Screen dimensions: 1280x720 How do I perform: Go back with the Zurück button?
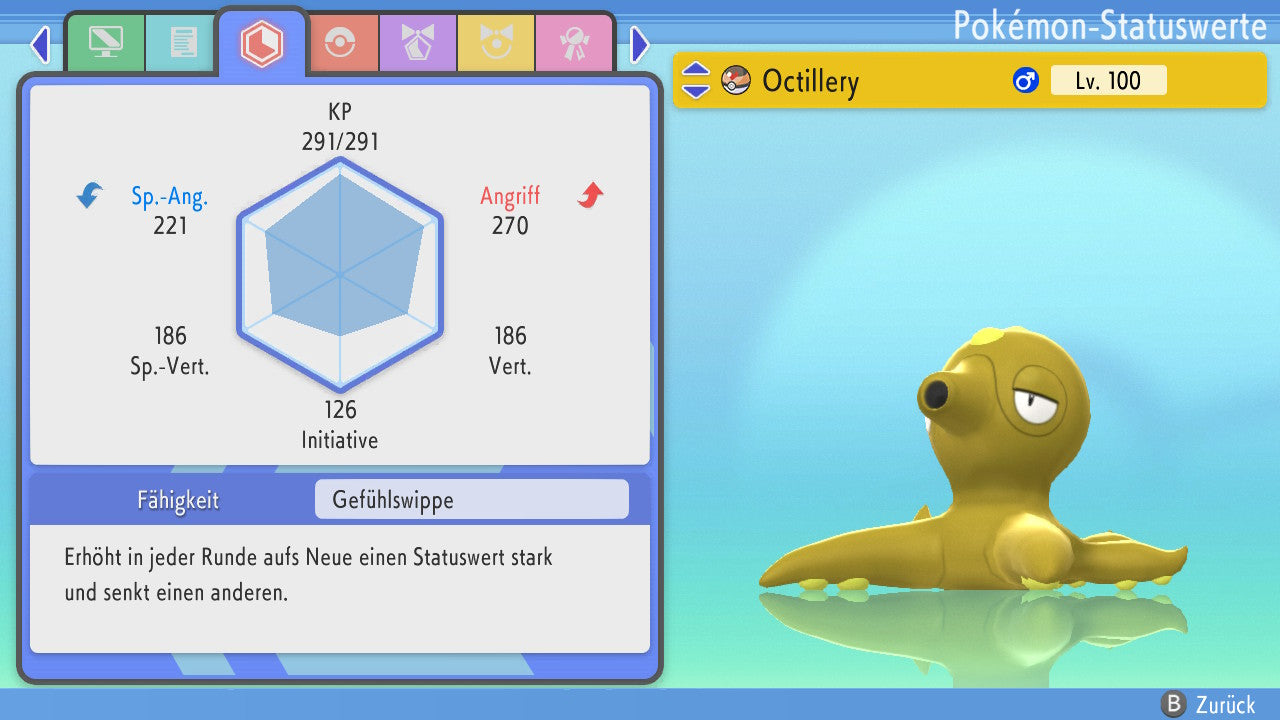coord(1208,705)
